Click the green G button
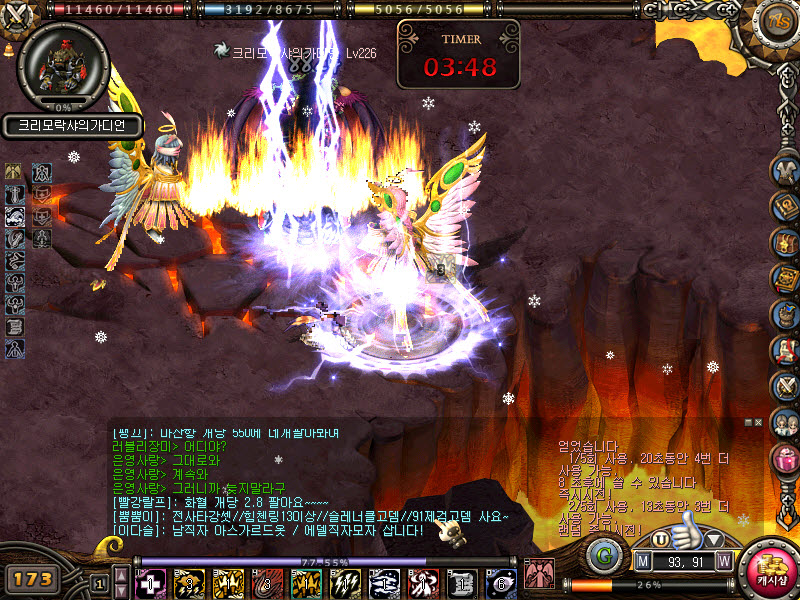The height and width of the screenshot is (600, 800). pyautogui.click(x=605, y=556)
